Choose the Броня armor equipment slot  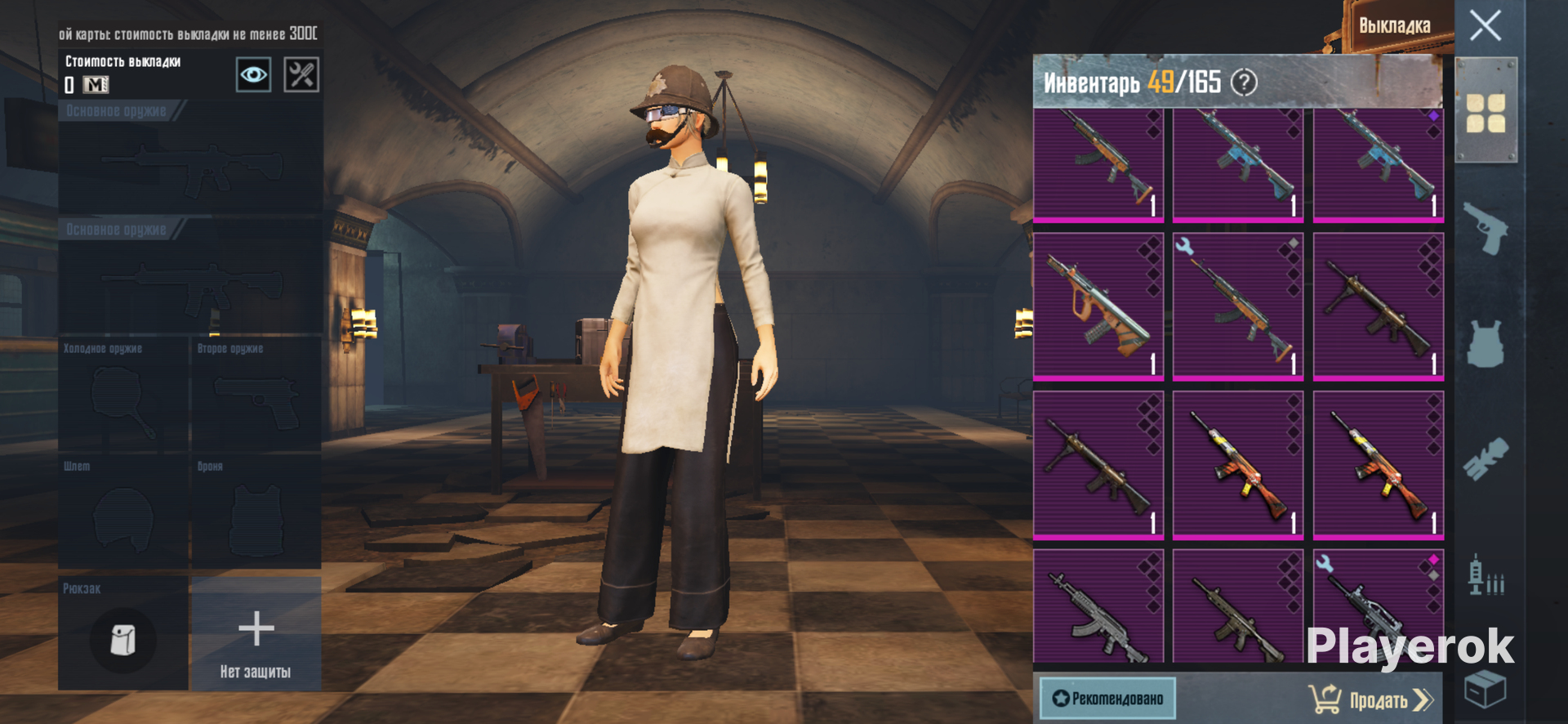click(256, 512)
